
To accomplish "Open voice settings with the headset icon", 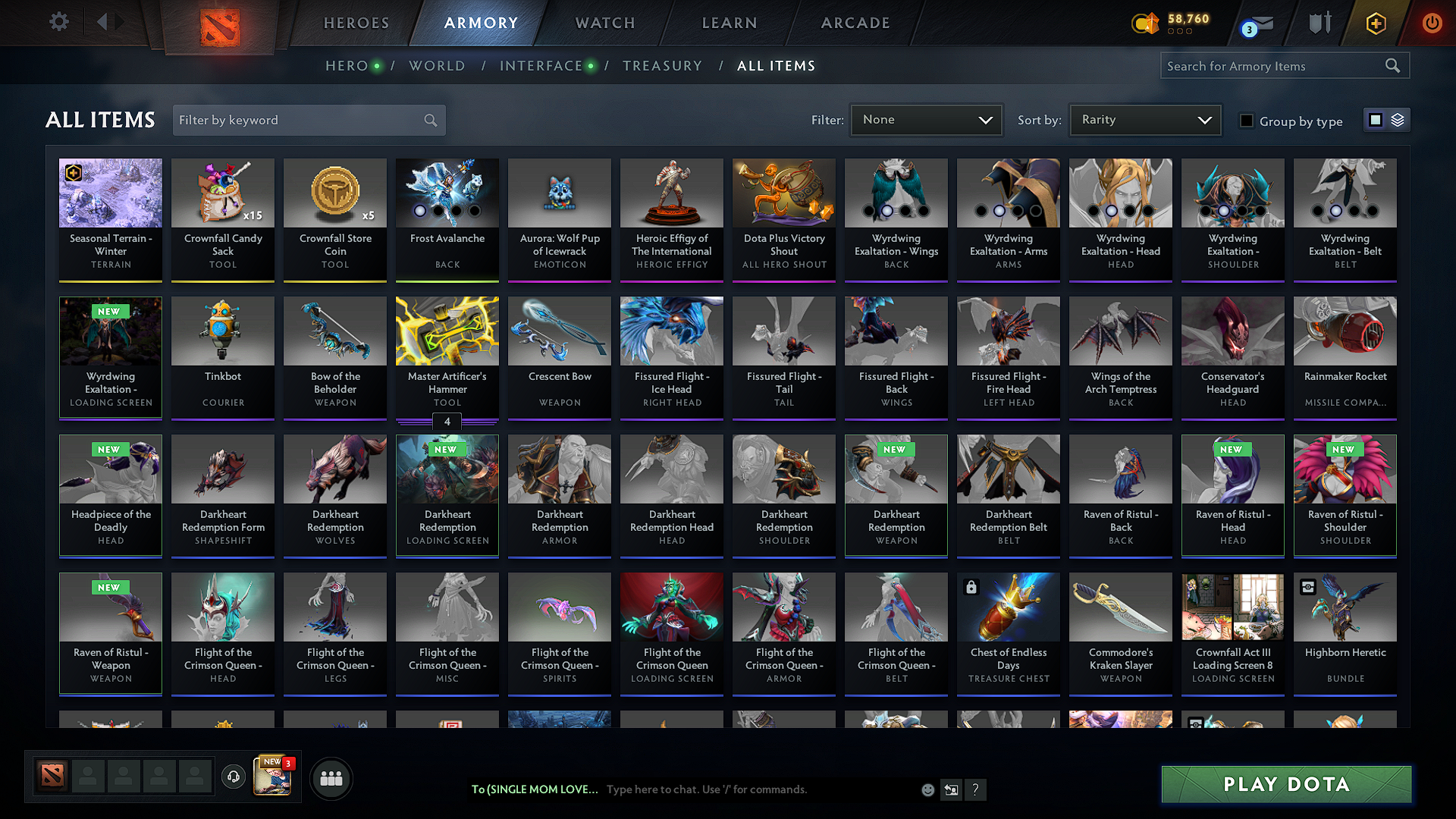I will click(233, 778).
